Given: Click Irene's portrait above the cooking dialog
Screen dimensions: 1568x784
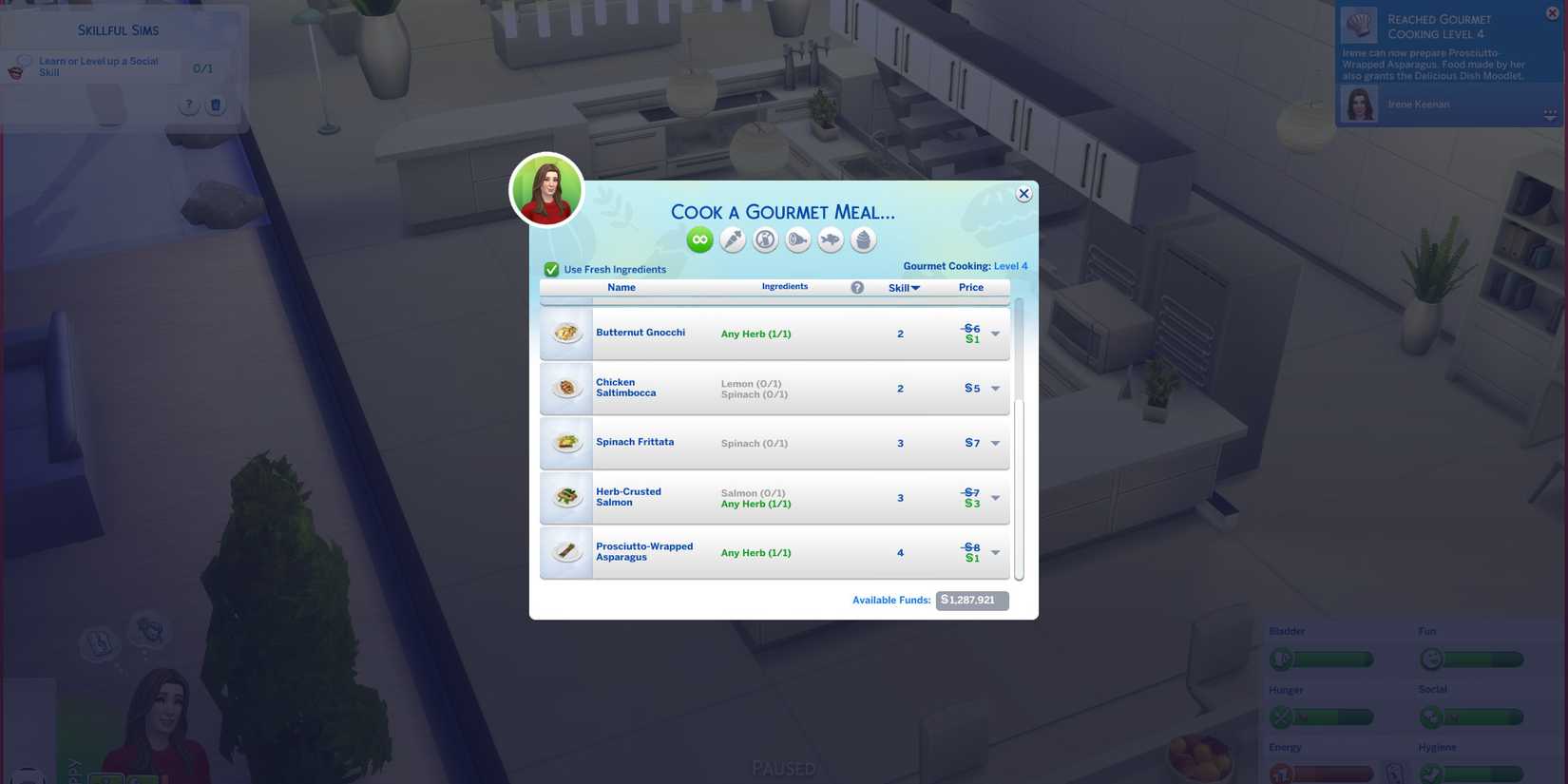Looking at the screenshot, I should pos(547,189).
